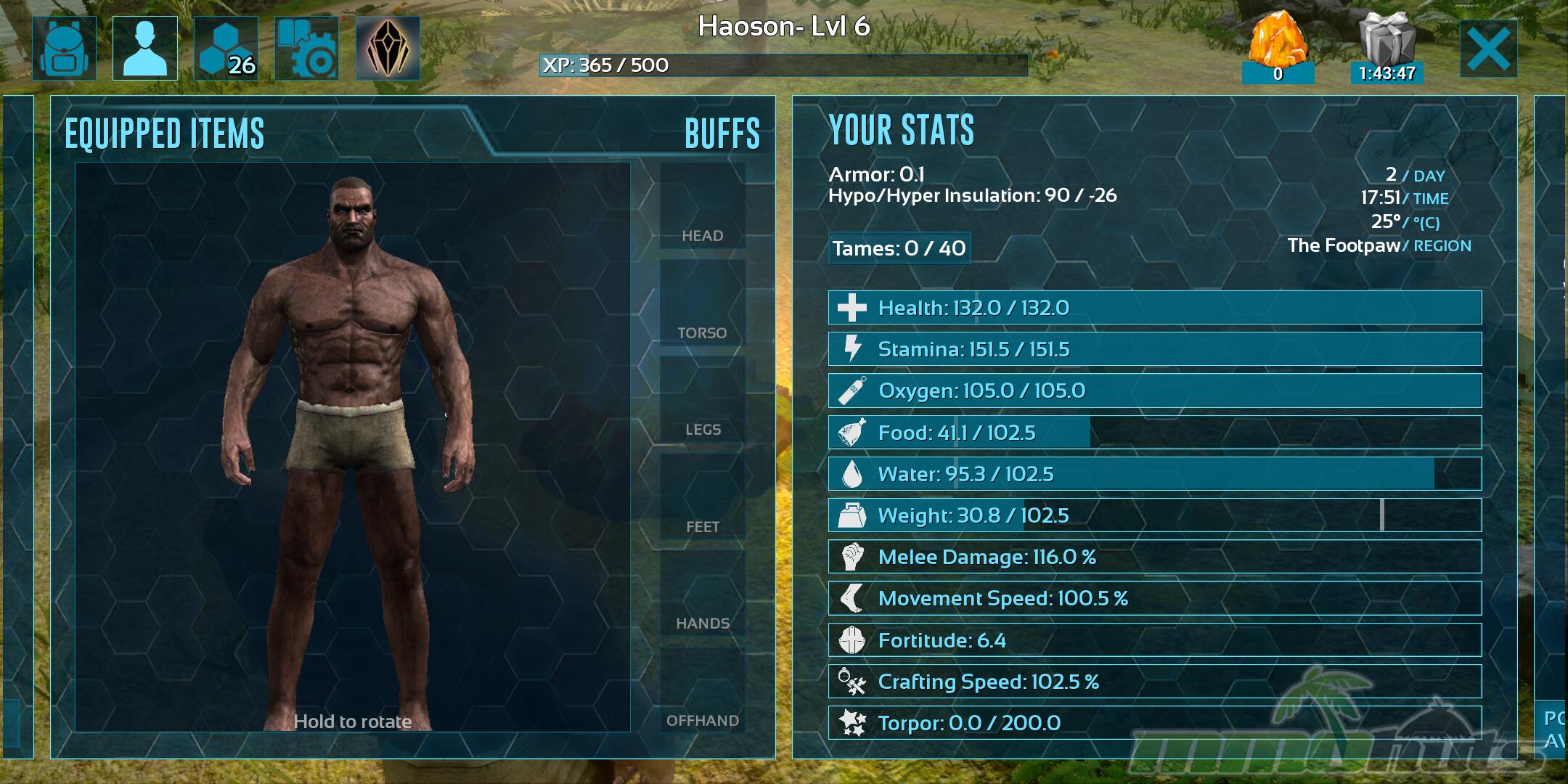This screenshot has width=1568, height=784.
Task: Open the crafting book and gear tab
Action: [x=307, y=48]
